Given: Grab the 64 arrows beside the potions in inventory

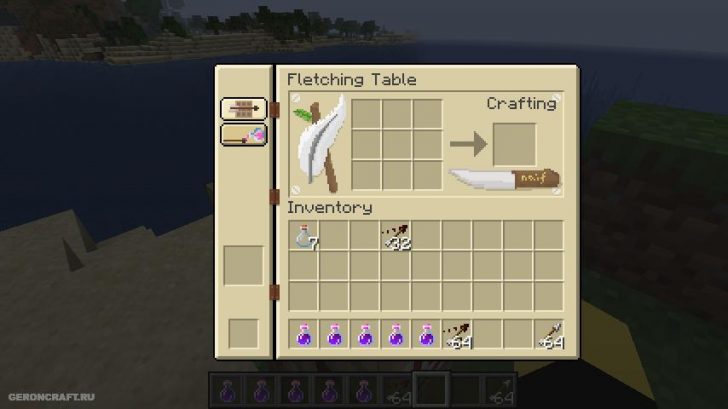Looking at the screenshot, I should click(x=458, y=335).
